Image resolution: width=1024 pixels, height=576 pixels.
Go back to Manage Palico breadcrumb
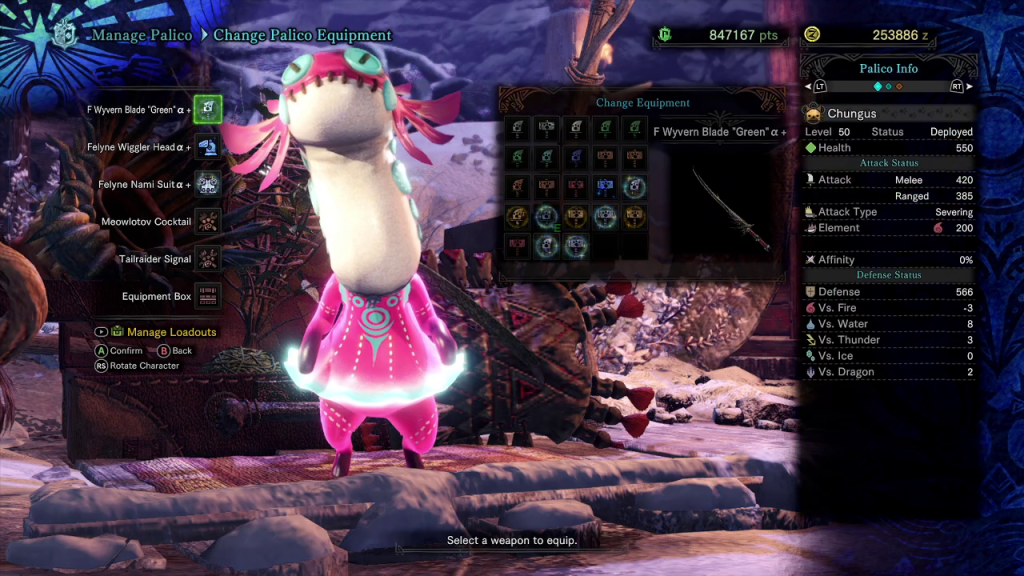tap(142, 36)
